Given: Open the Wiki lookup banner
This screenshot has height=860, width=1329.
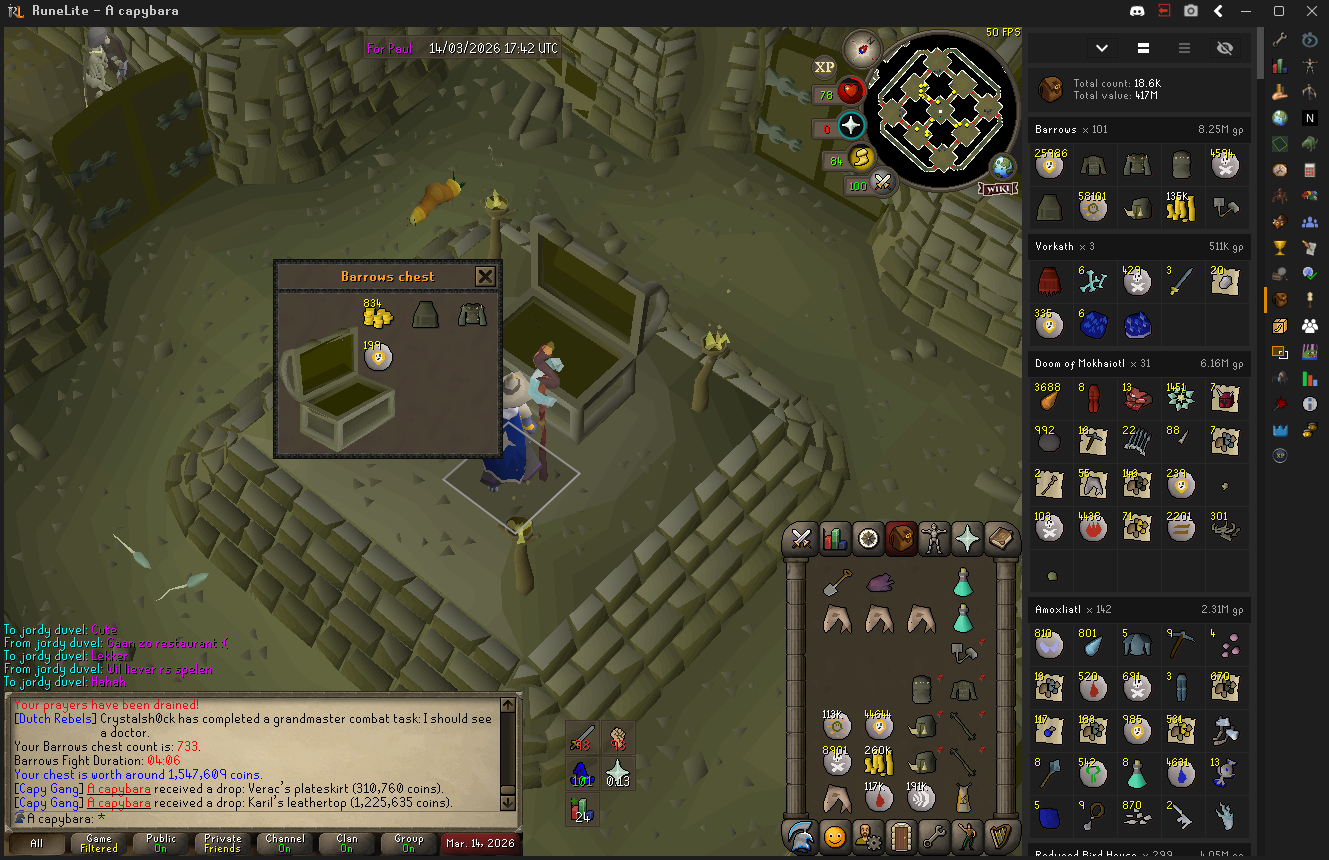Looking at the screenshot, I should pos(997,189).
